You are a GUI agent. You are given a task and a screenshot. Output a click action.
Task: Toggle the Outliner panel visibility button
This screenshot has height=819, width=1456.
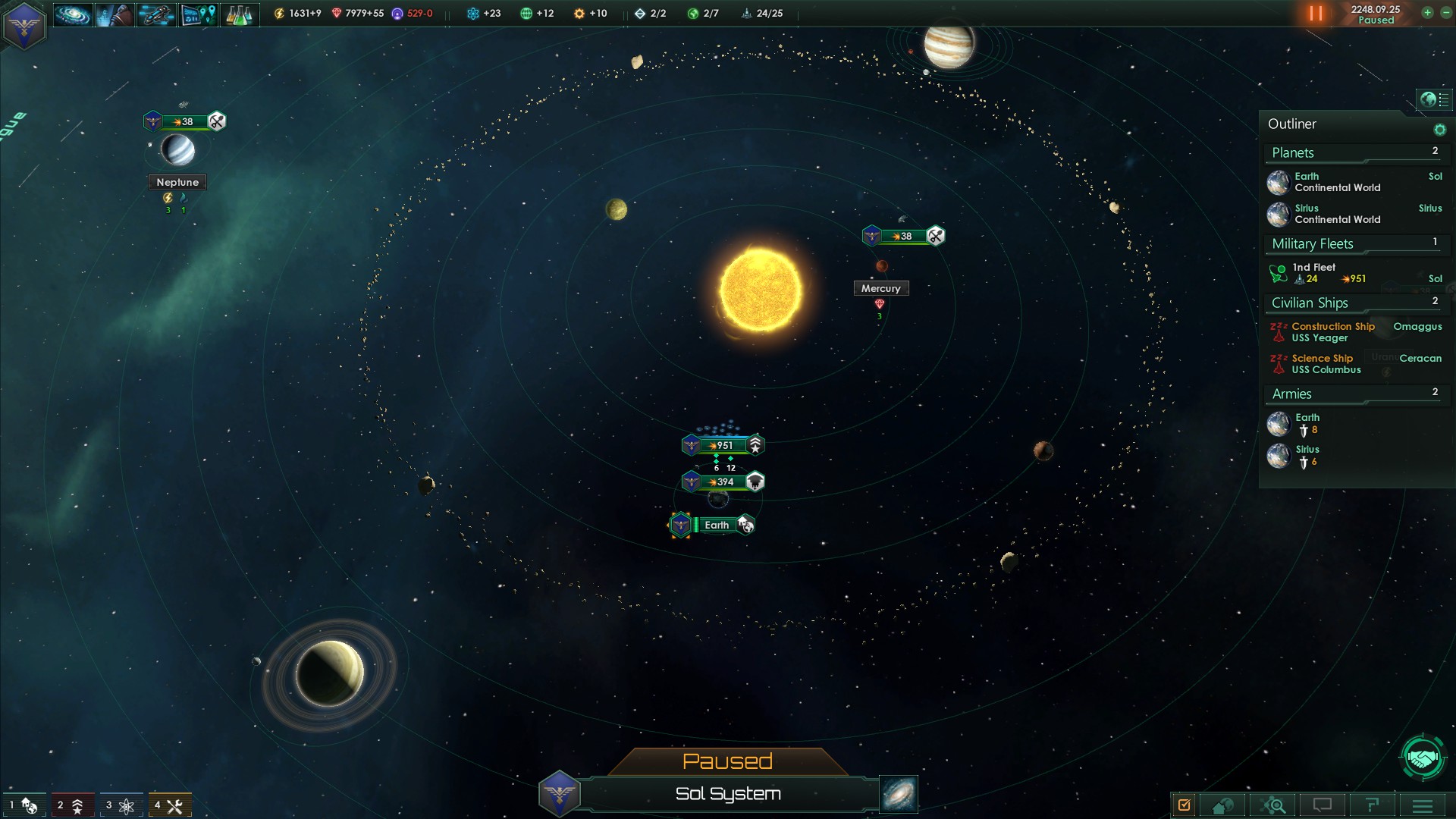(x=1432, y=99)
